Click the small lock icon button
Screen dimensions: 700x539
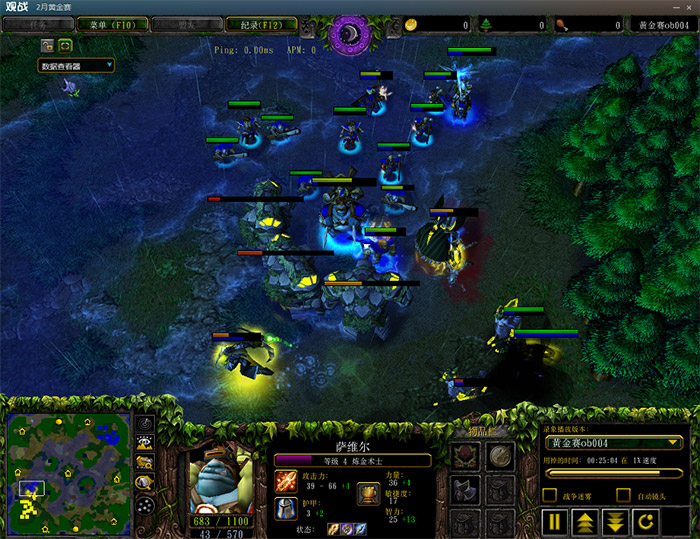pyautogui.click(x=47, y=45)
